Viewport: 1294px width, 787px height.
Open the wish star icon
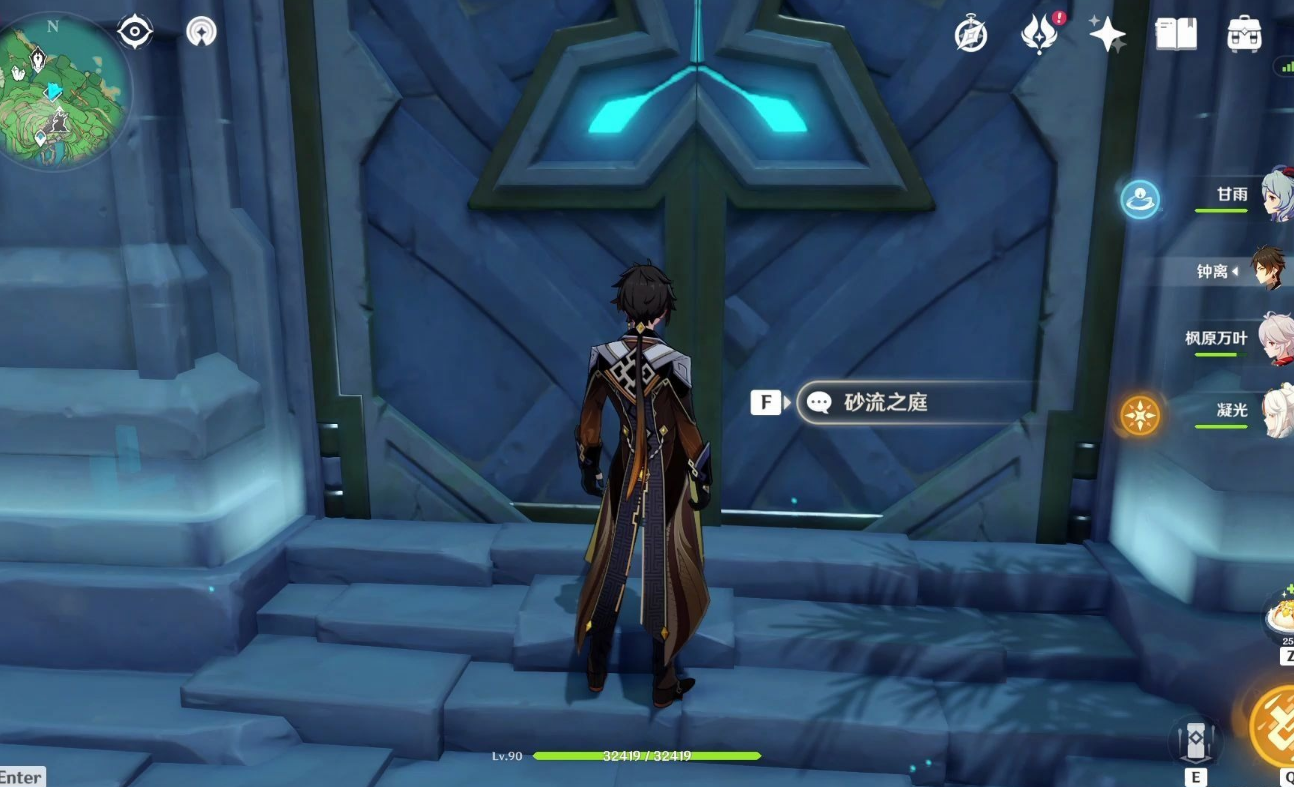click(x=1107, y=35)
